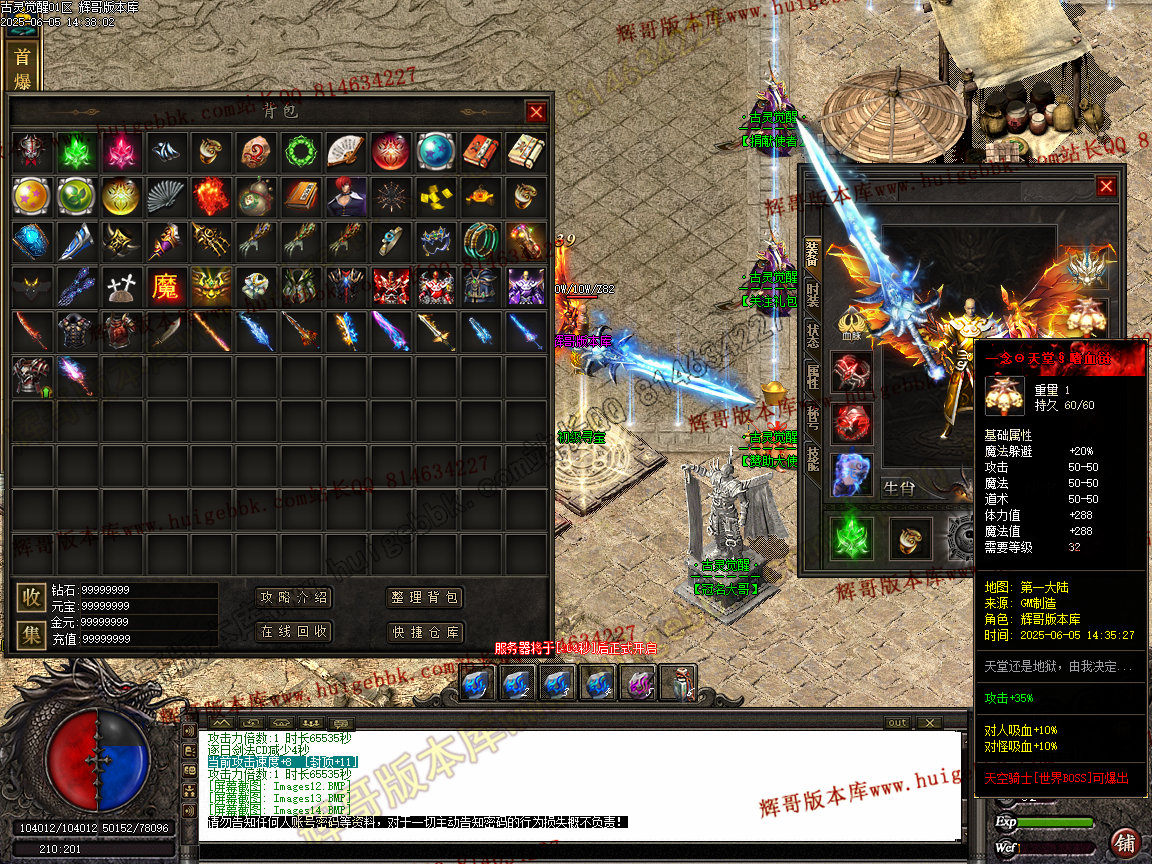This screenshot has height=864, width=1152.
Task: Open the 铺 shop button
Action: [x=1126, y=841]
